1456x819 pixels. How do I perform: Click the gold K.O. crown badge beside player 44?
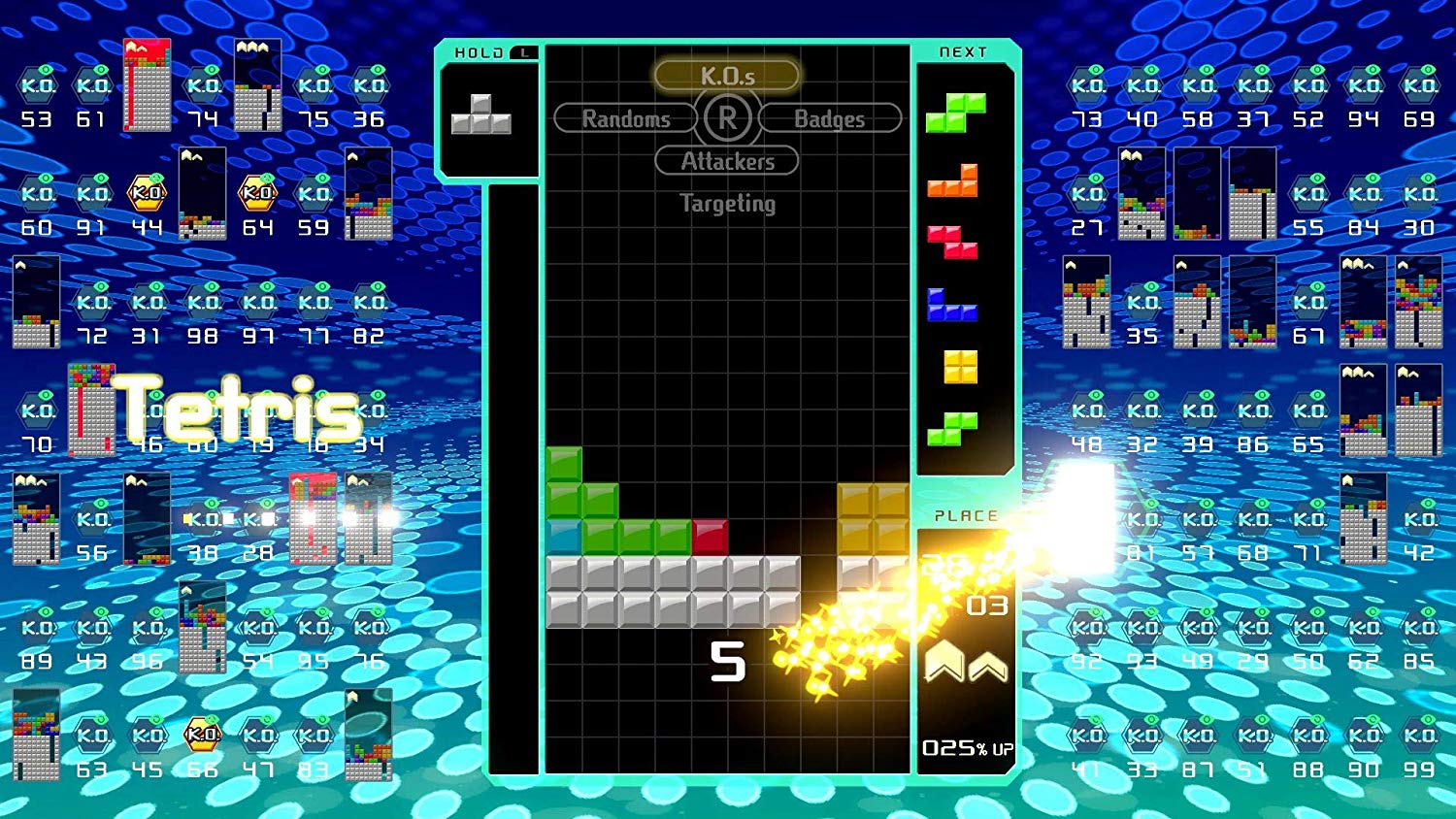(146, 193)
